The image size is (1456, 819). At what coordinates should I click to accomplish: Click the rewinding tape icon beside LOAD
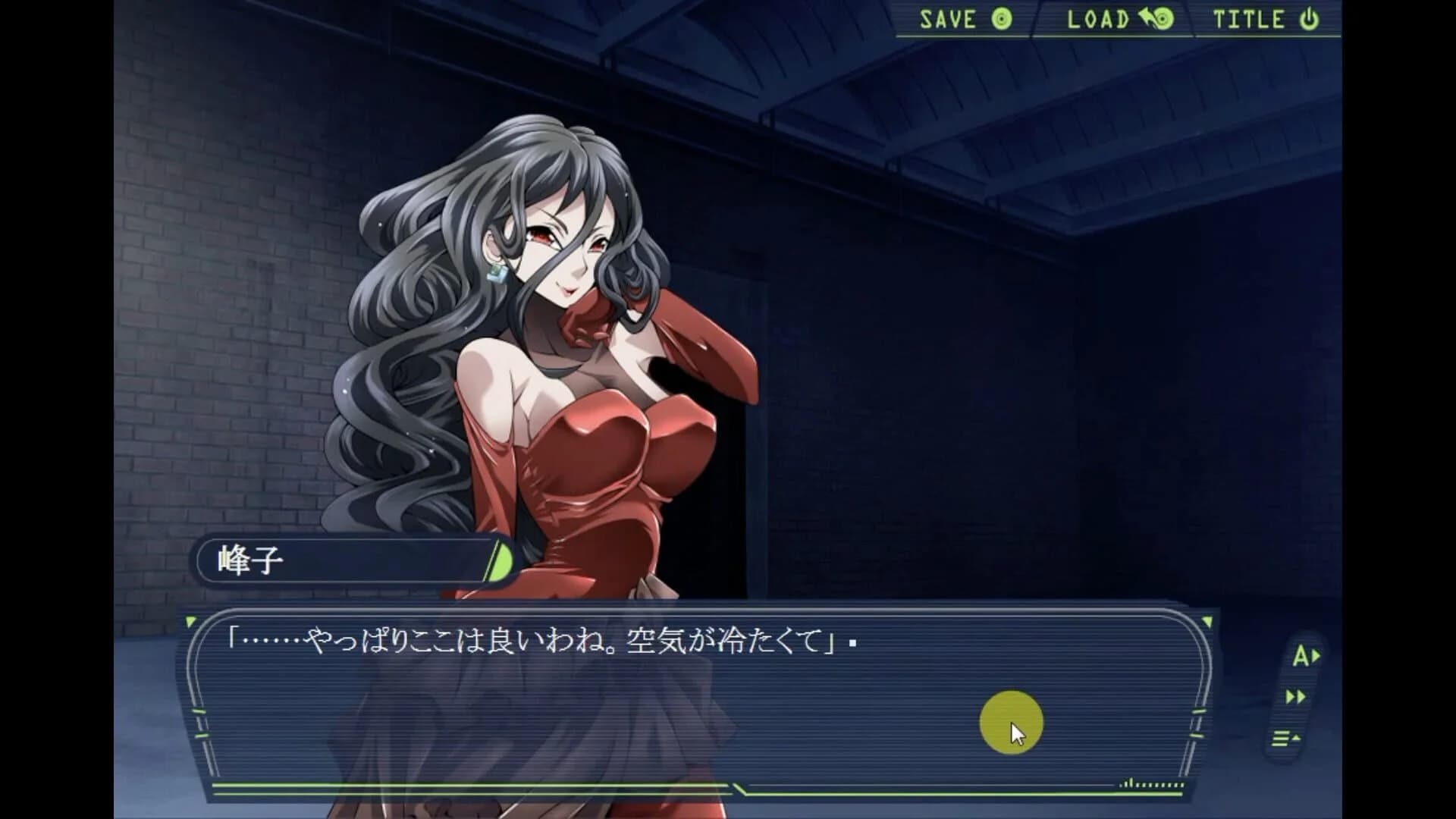[x=1156, y=20]
